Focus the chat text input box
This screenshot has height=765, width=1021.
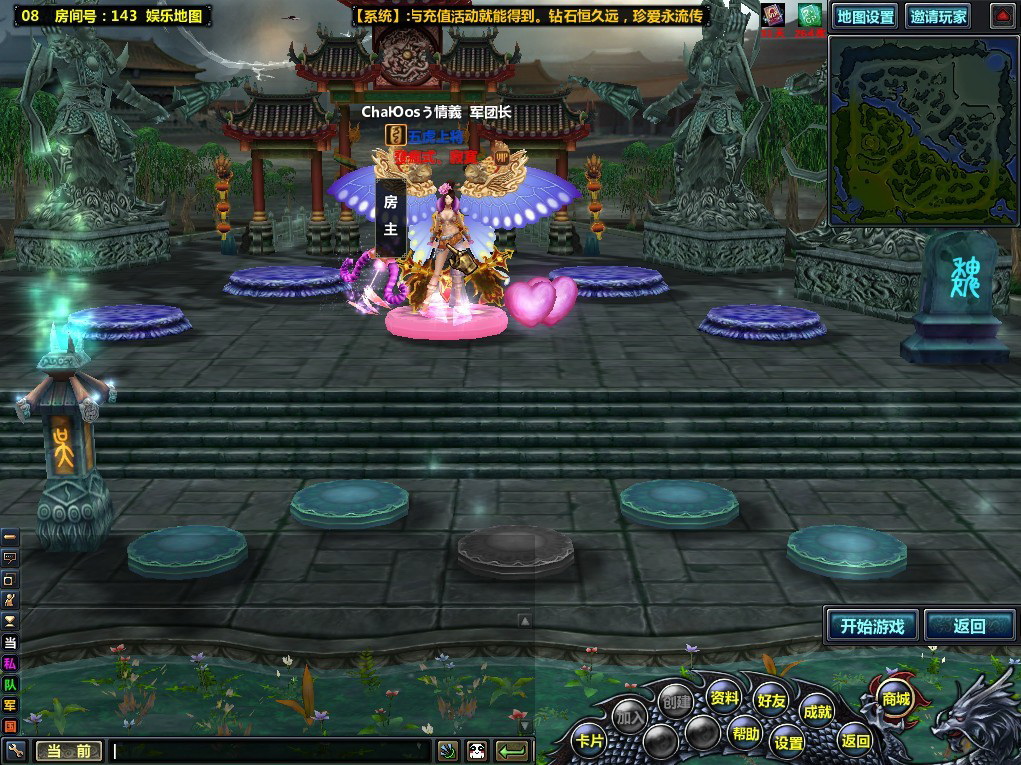[x=270, y=750]
